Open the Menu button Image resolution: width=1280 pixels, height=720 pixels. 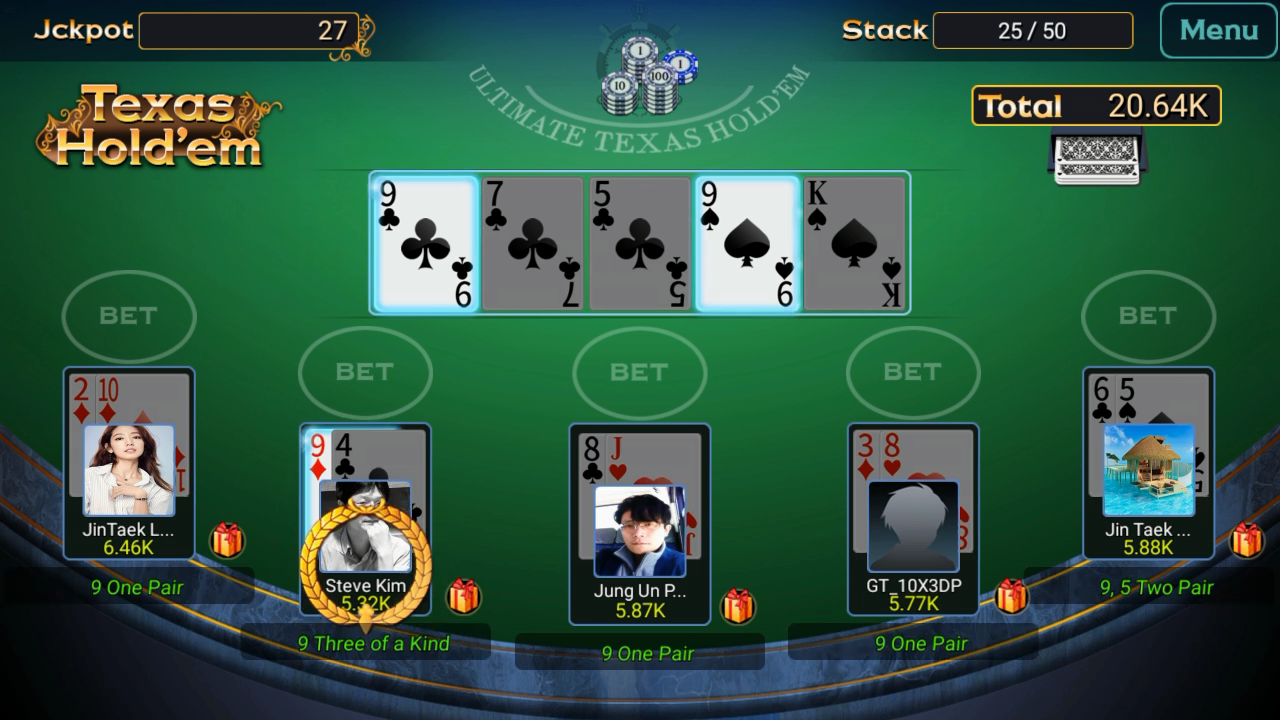(x=1218, y=31)
